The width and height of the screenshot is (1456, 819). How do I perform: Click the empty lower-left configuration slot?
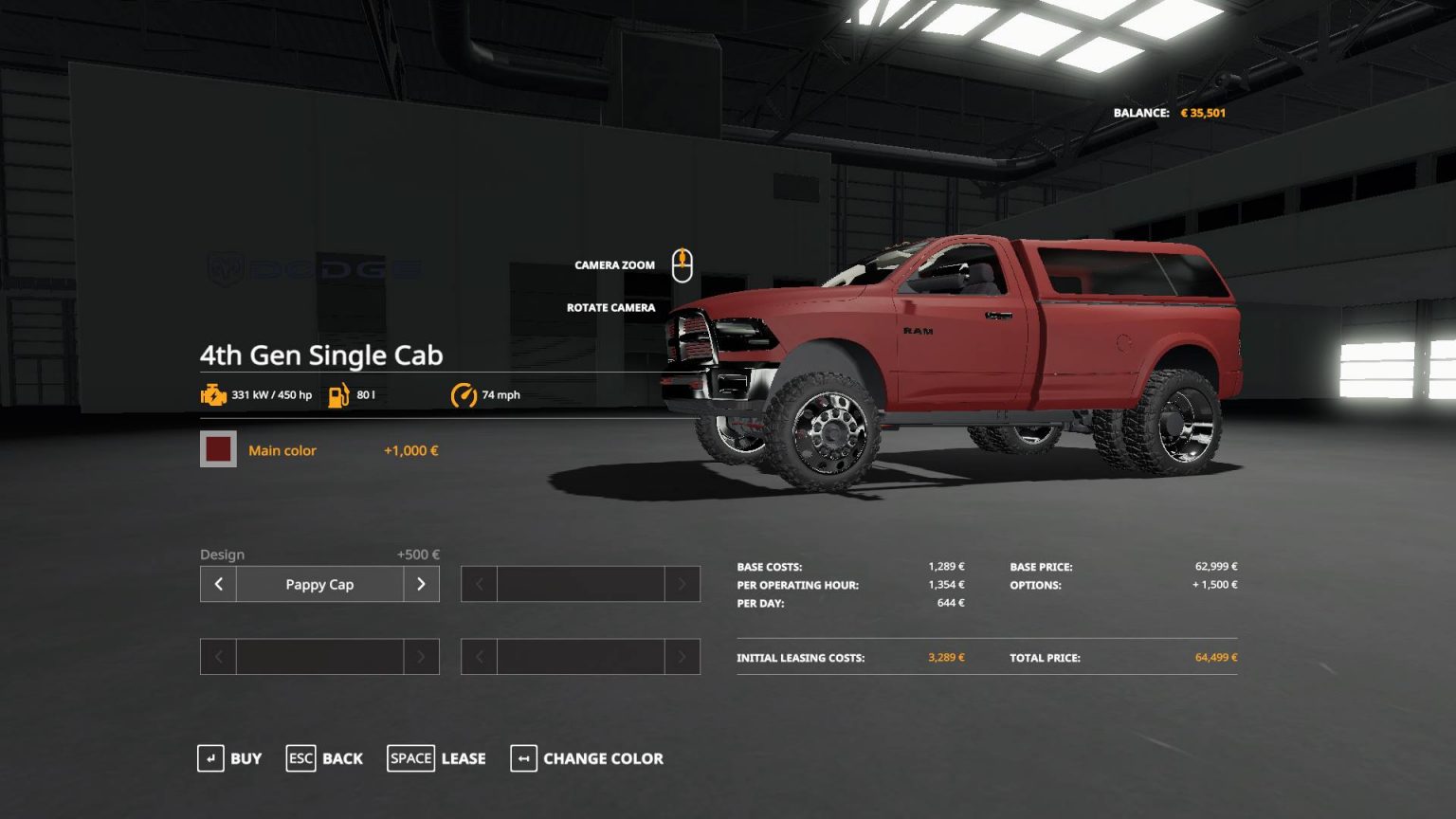pyautogui.click(x=319, y=656)
